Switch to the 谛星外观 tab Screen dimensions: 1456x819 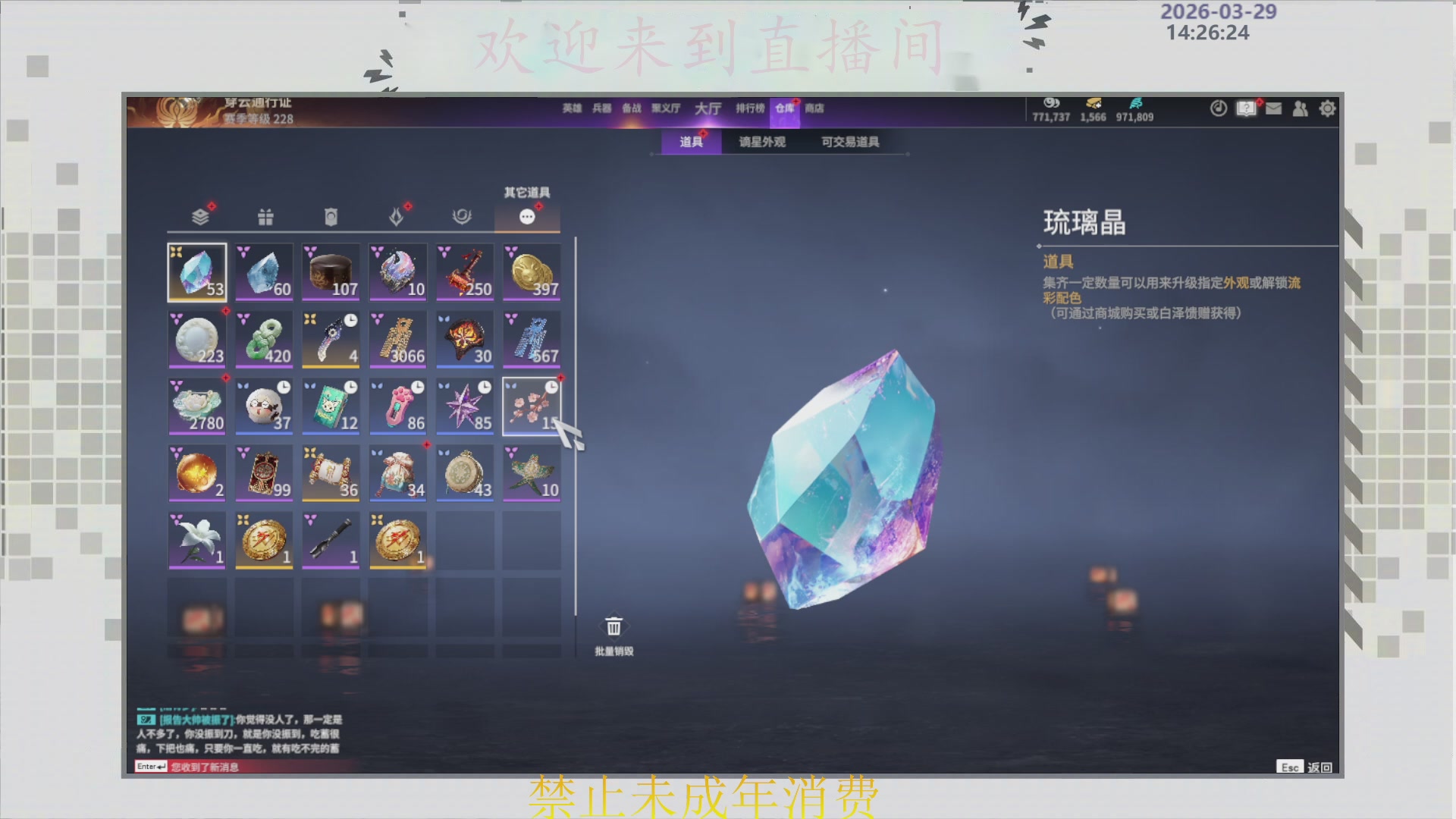pyautogui.click(x=761, y=142)
